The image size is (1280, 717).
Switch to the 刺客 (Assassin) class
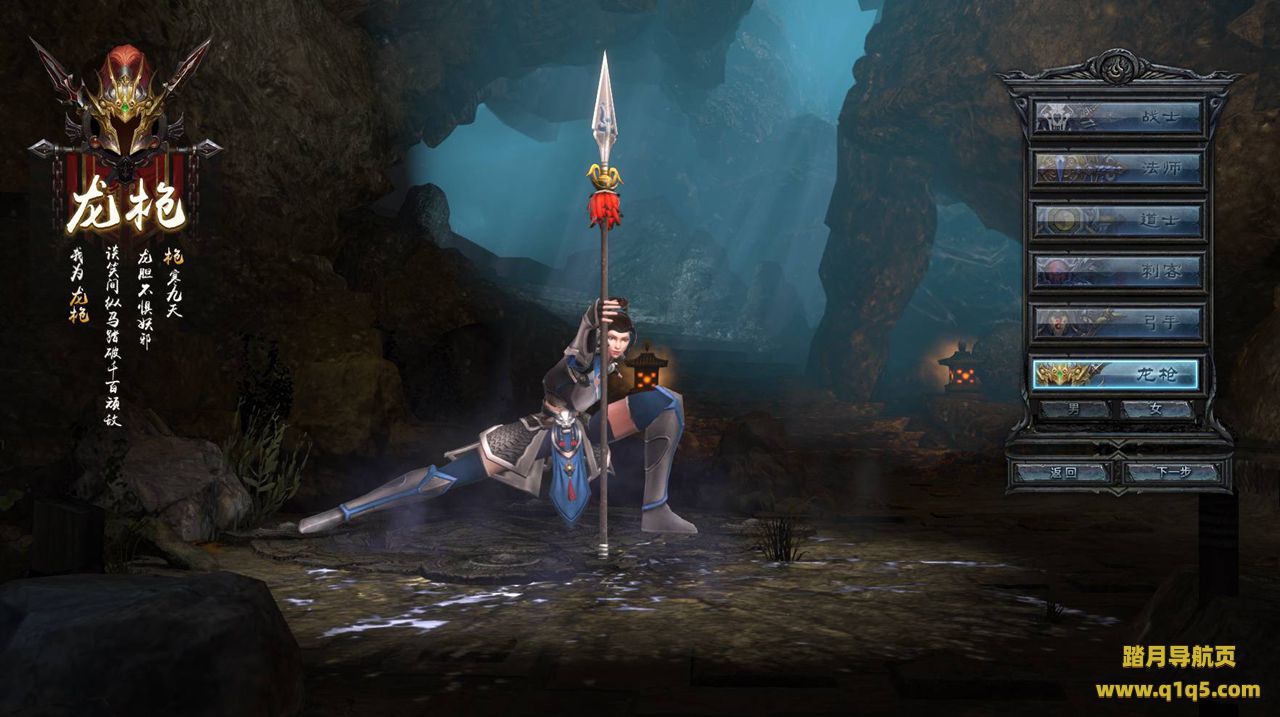pos(1117,271)
